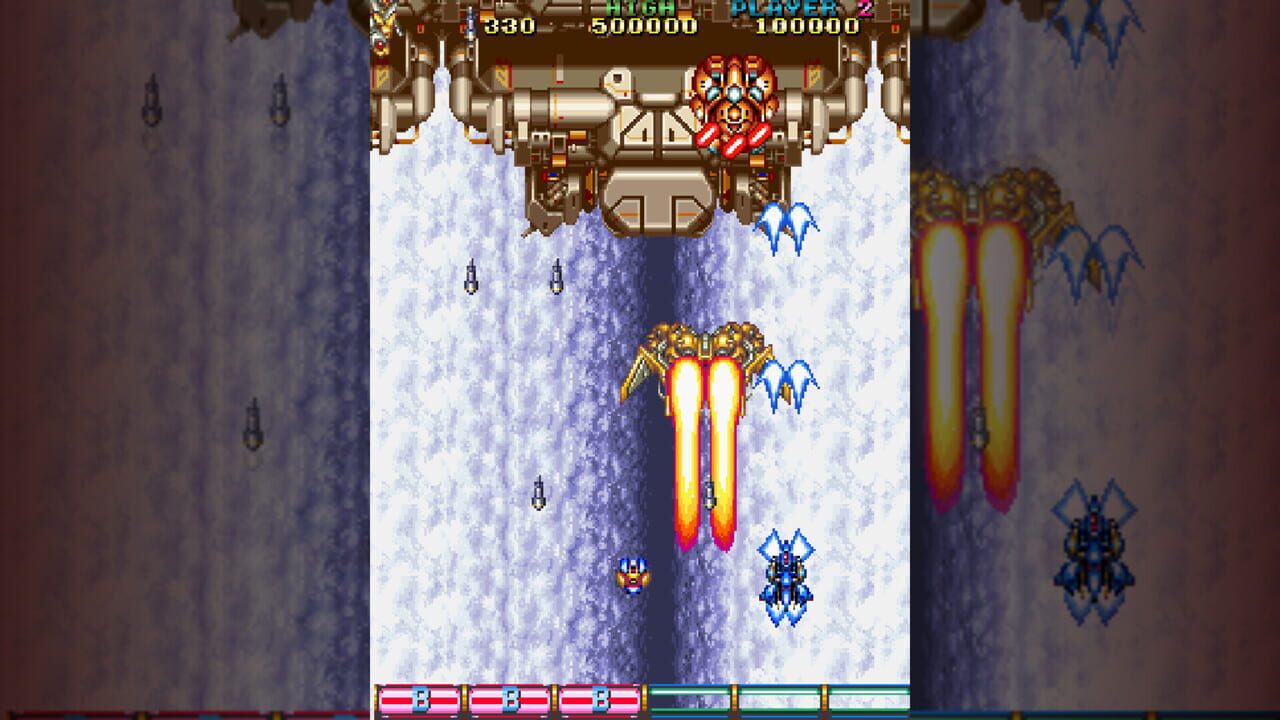Screen dimensions: 1280x720
Task: Click the rightmost green gauge bar
Action: (x=868, y=697)
